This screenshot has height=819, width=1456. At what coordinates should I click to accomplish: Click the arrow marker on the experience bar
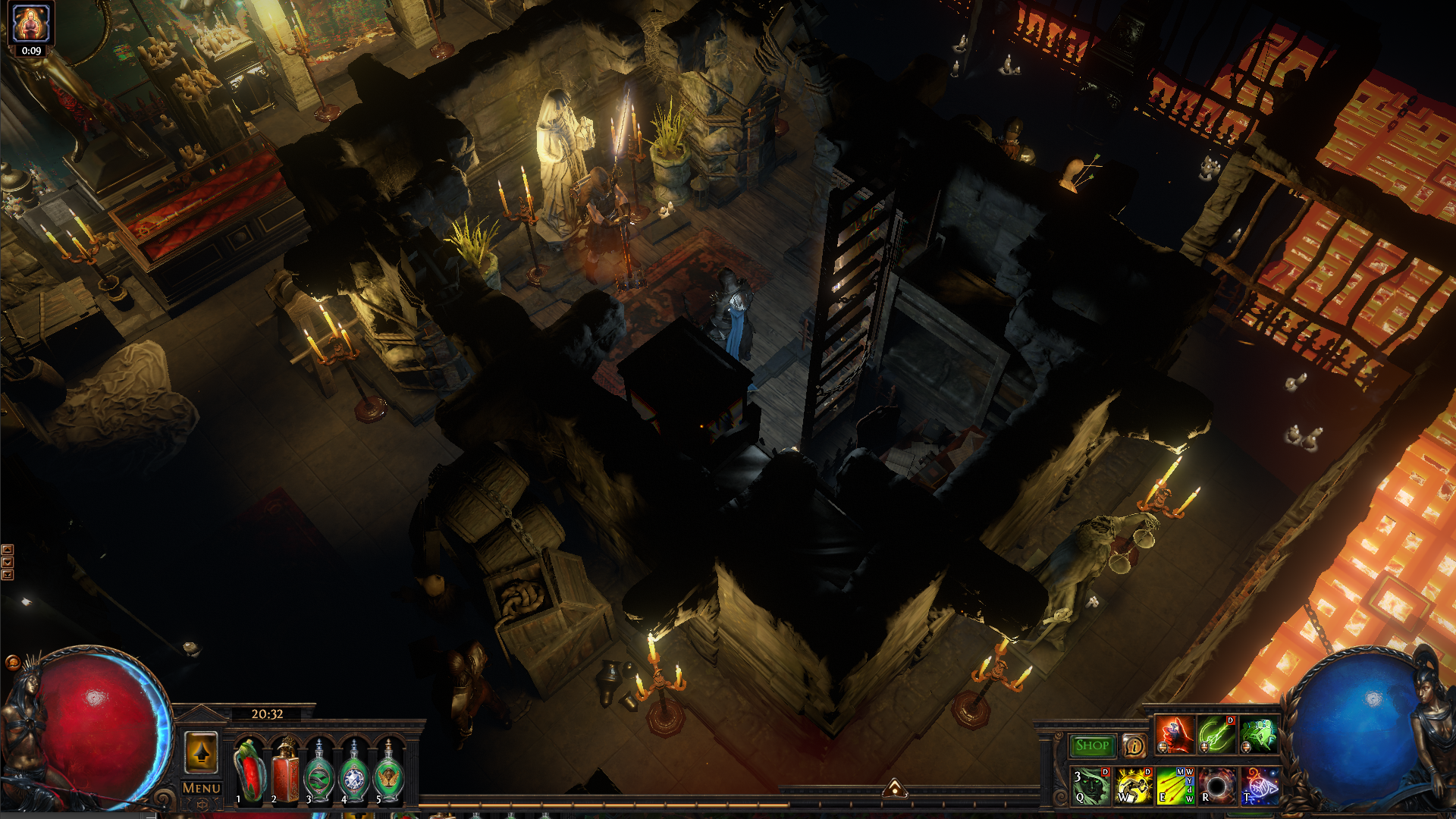895,789
